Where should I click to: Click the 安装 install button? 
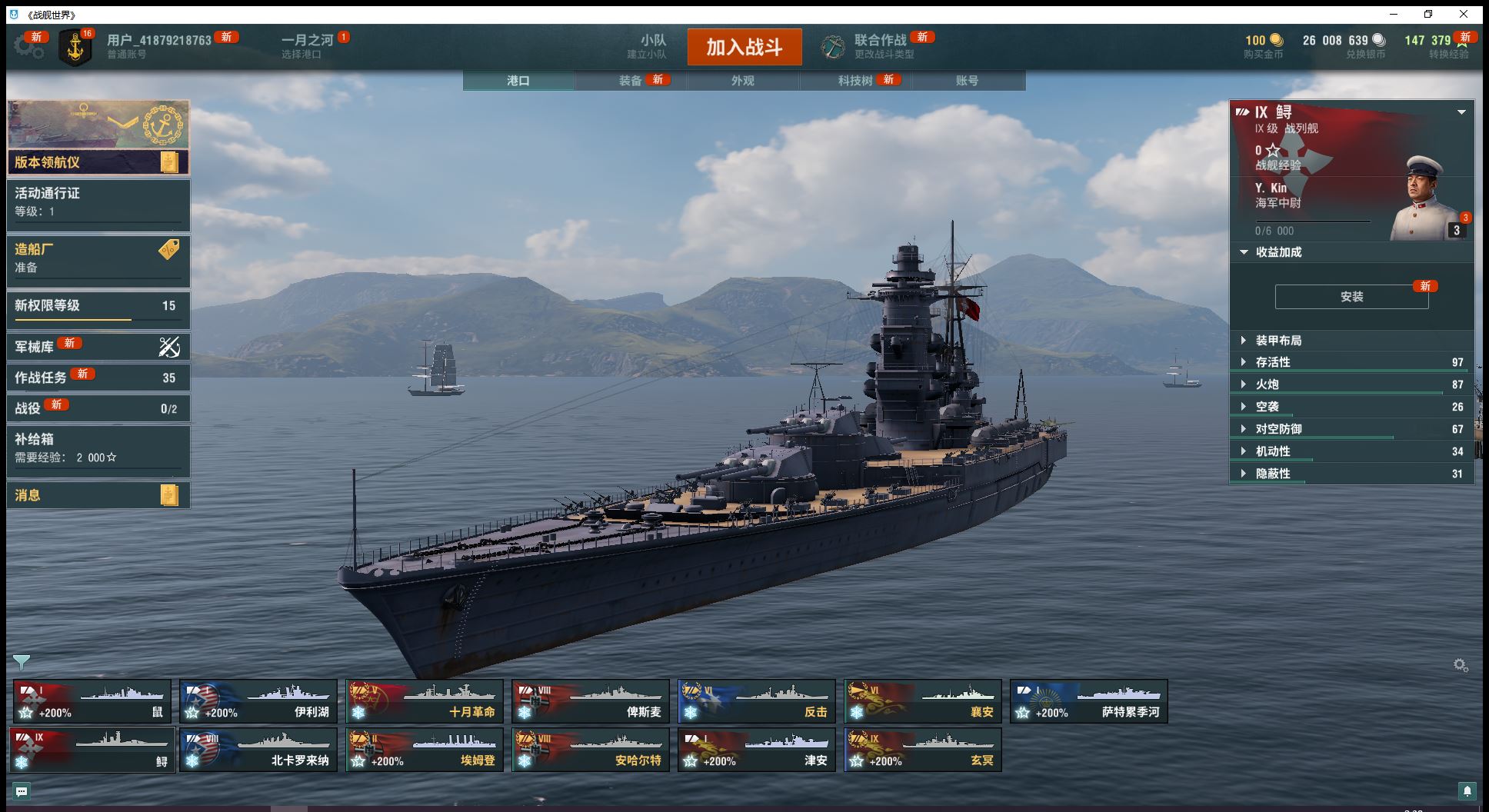pyautogui.click(x=1351, y=297)
